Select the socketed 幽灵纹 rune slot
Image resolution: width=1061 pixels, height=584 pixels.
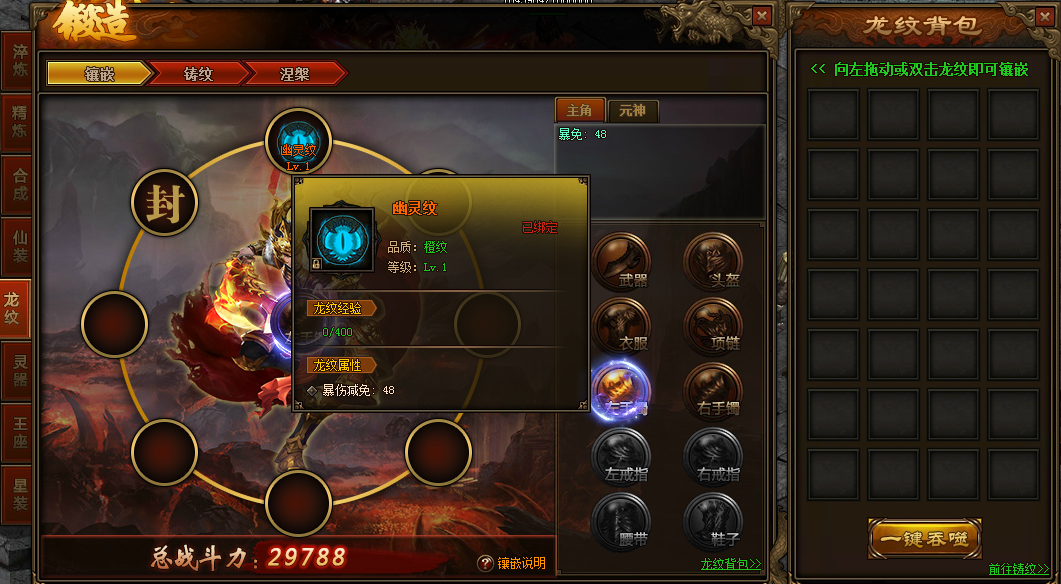298,142
